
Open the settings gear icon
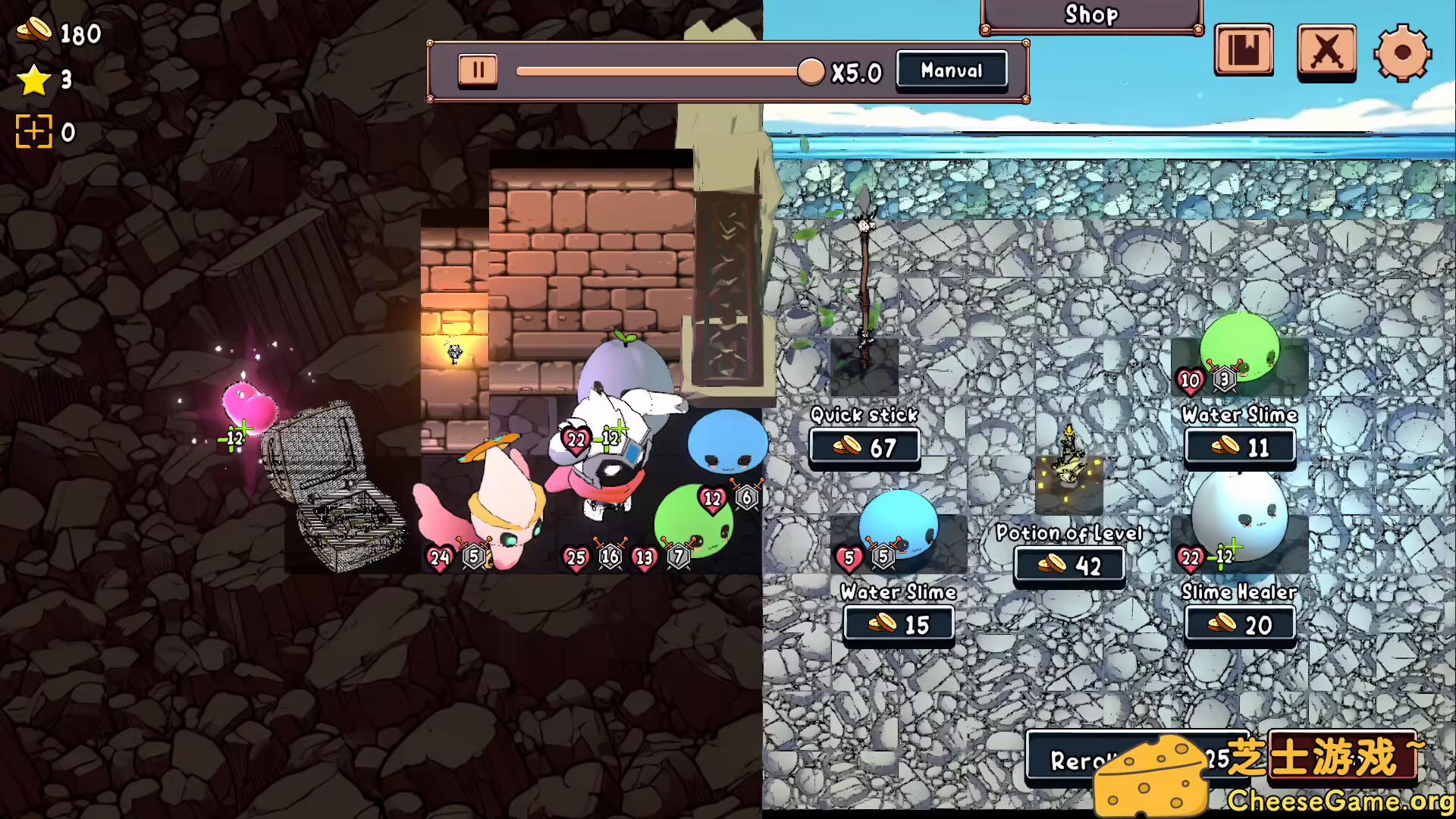point(1404,52)
